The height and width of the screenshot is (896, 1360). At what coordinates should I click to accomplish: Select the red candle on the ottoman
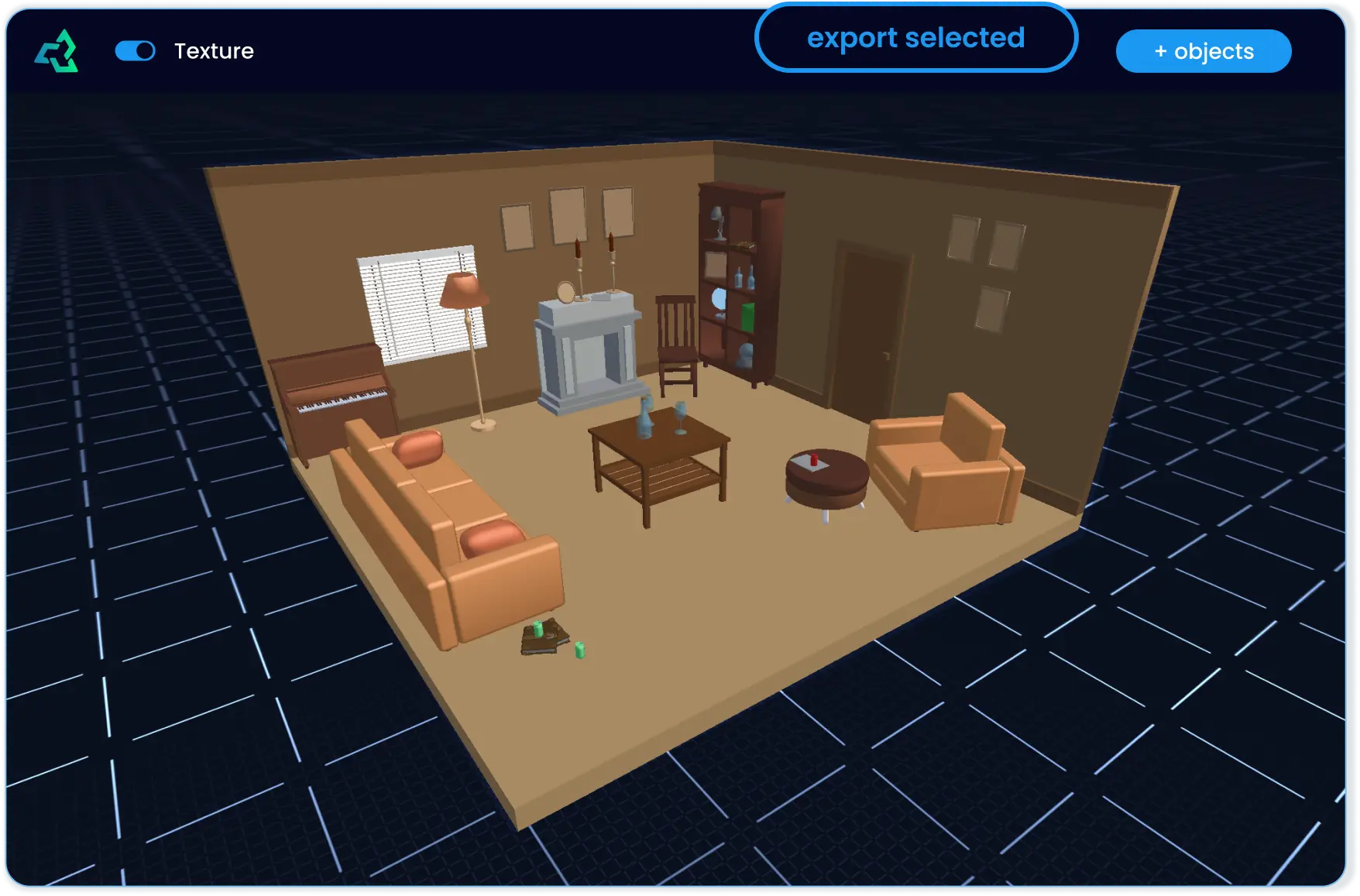click(x=812, y=461)
